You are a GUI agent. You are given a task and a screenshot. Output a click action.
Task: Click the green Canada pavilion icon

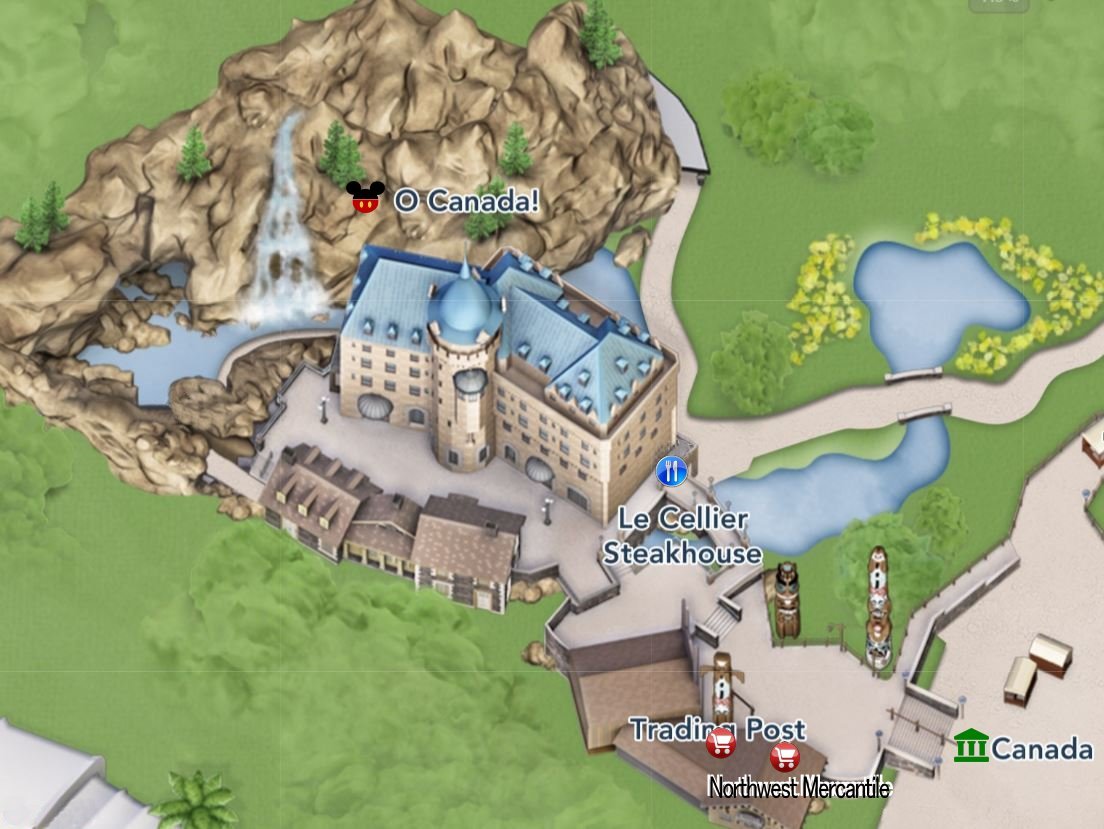point(970,746)
